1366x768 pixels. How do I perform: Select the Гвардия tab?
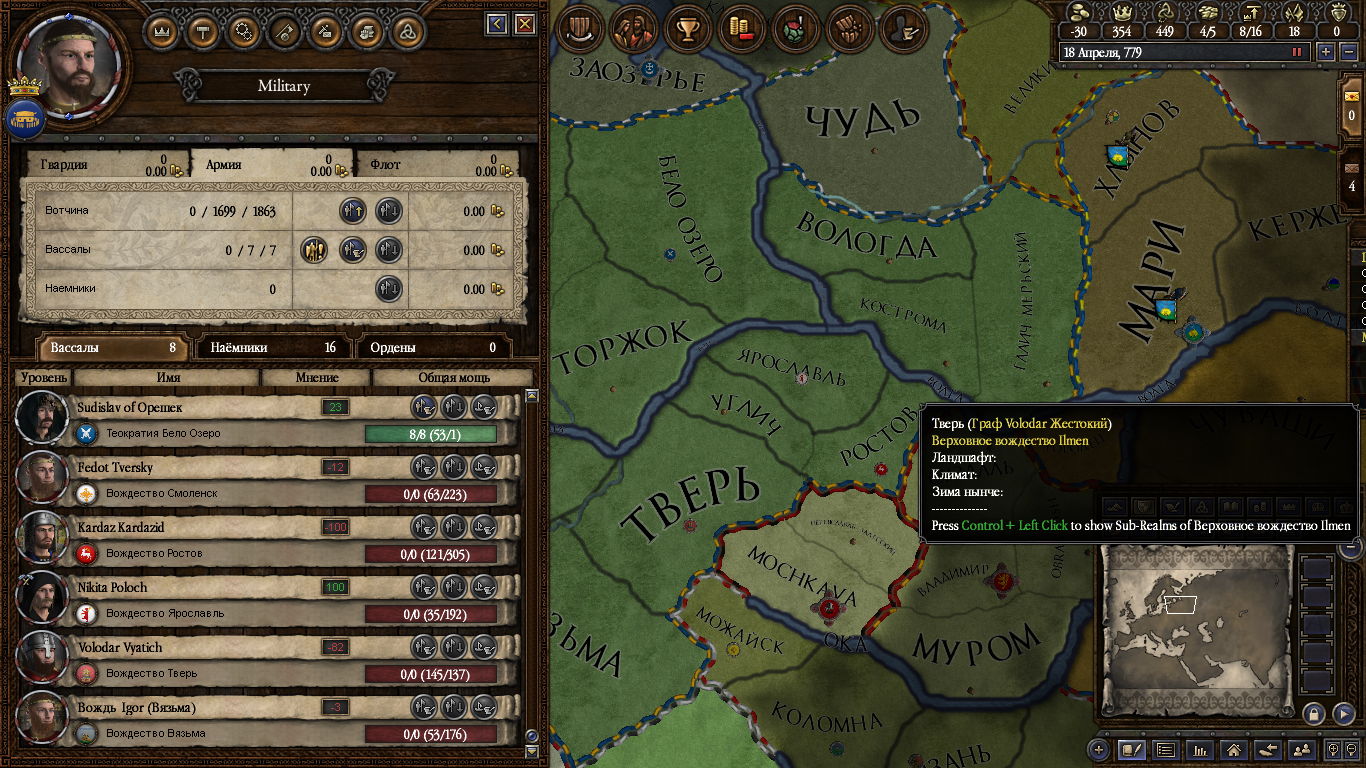click(105, 165)
